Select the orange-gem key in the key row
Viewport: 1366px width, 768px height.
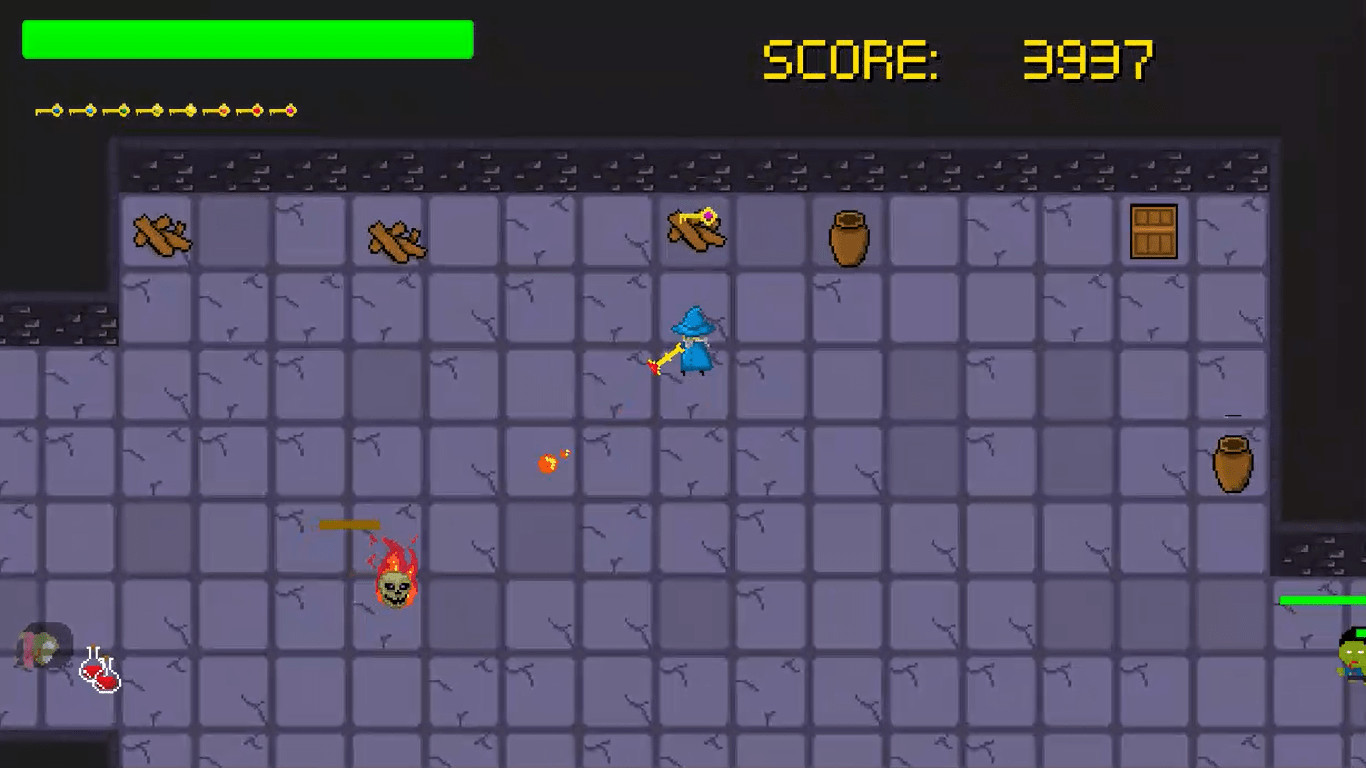(223, 110)
